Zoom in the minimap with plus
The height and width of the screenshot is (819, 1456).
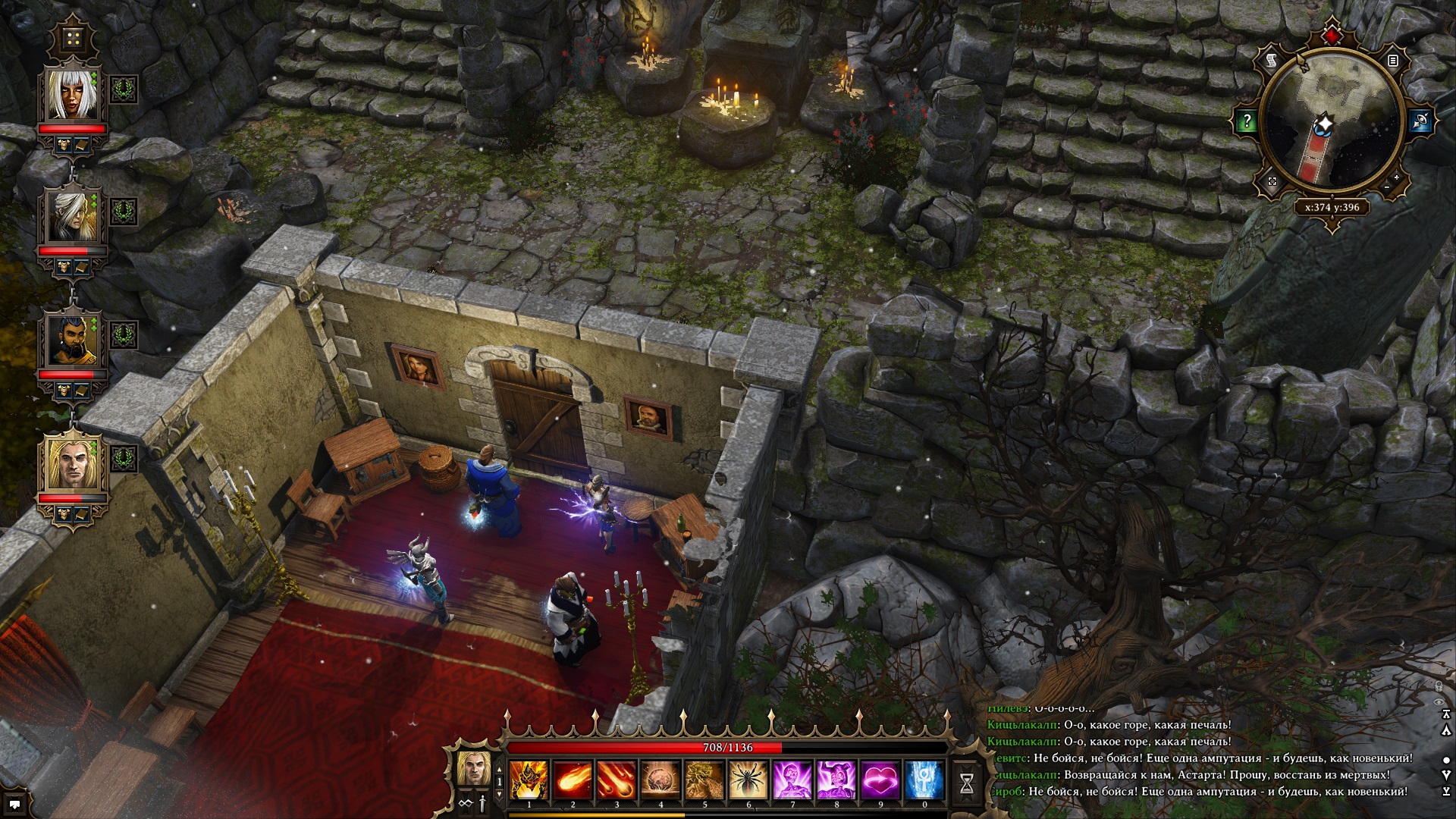click(x=1396, y=177)
